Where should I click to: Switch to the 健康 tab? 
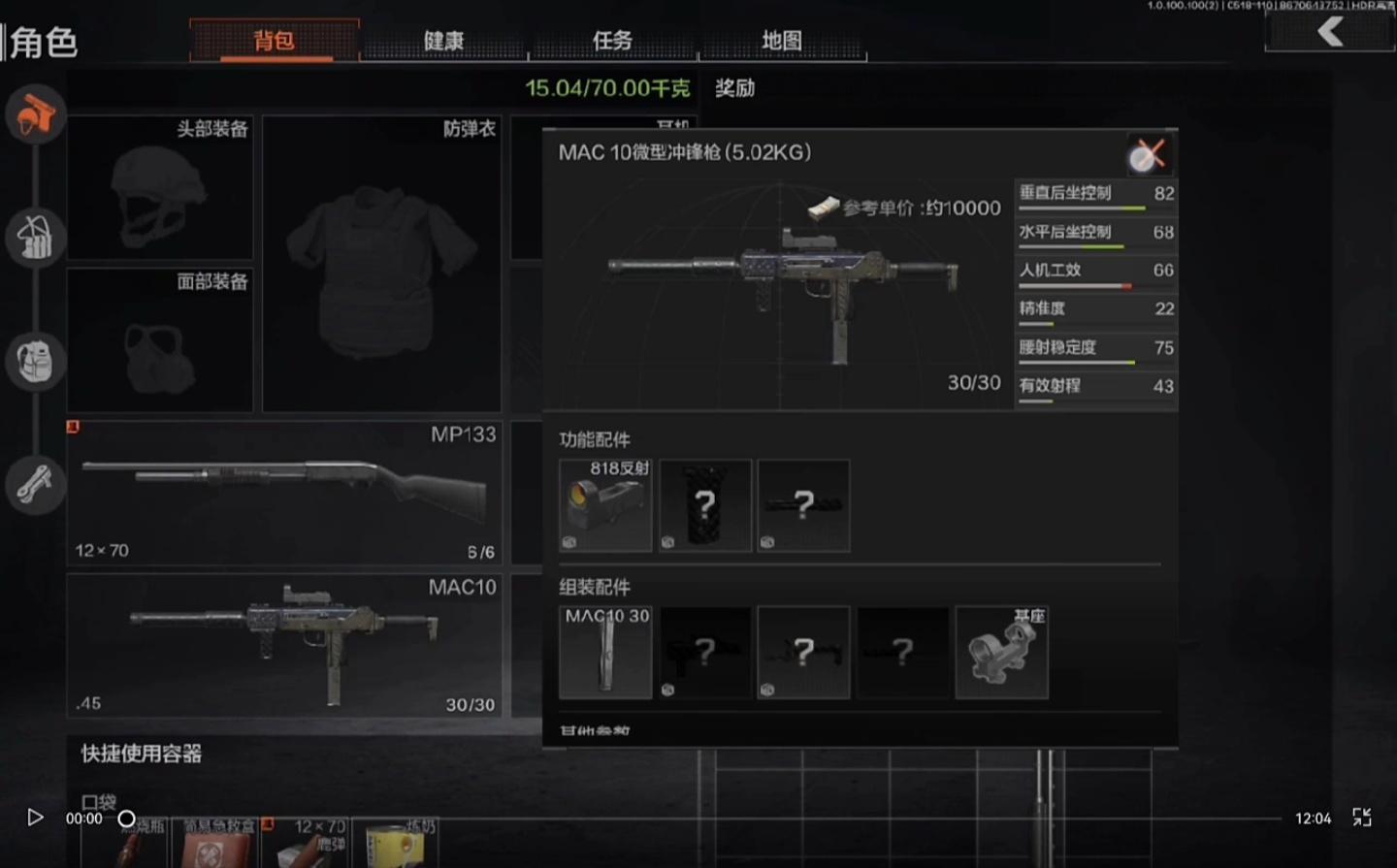(x=443, y=41)
